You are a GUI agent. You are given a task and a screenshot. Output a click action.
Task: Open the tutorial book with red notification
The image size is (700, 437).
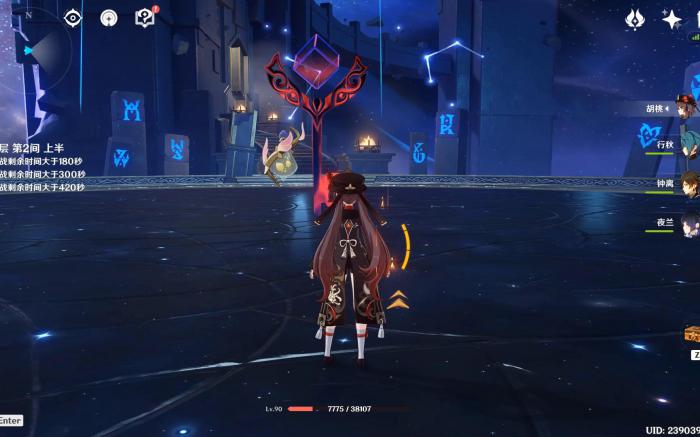point(145,18)
